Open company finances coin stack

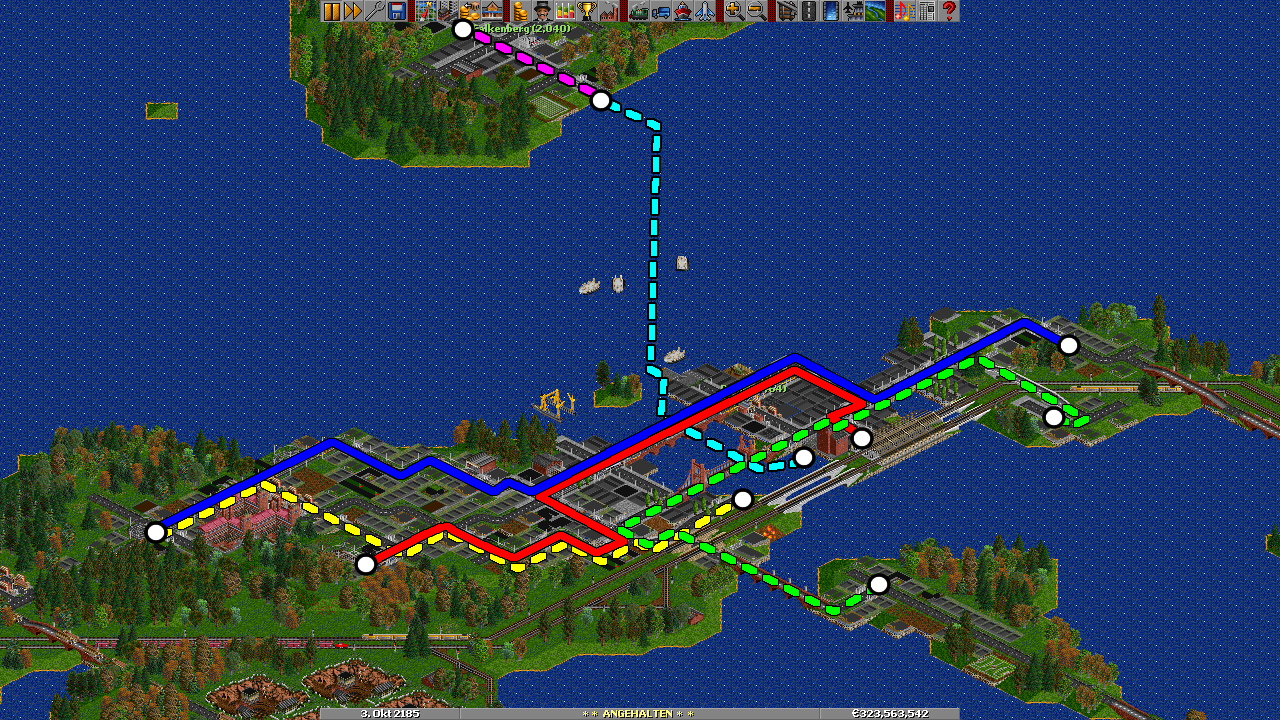pyautogui.click(x=520, y=11)
